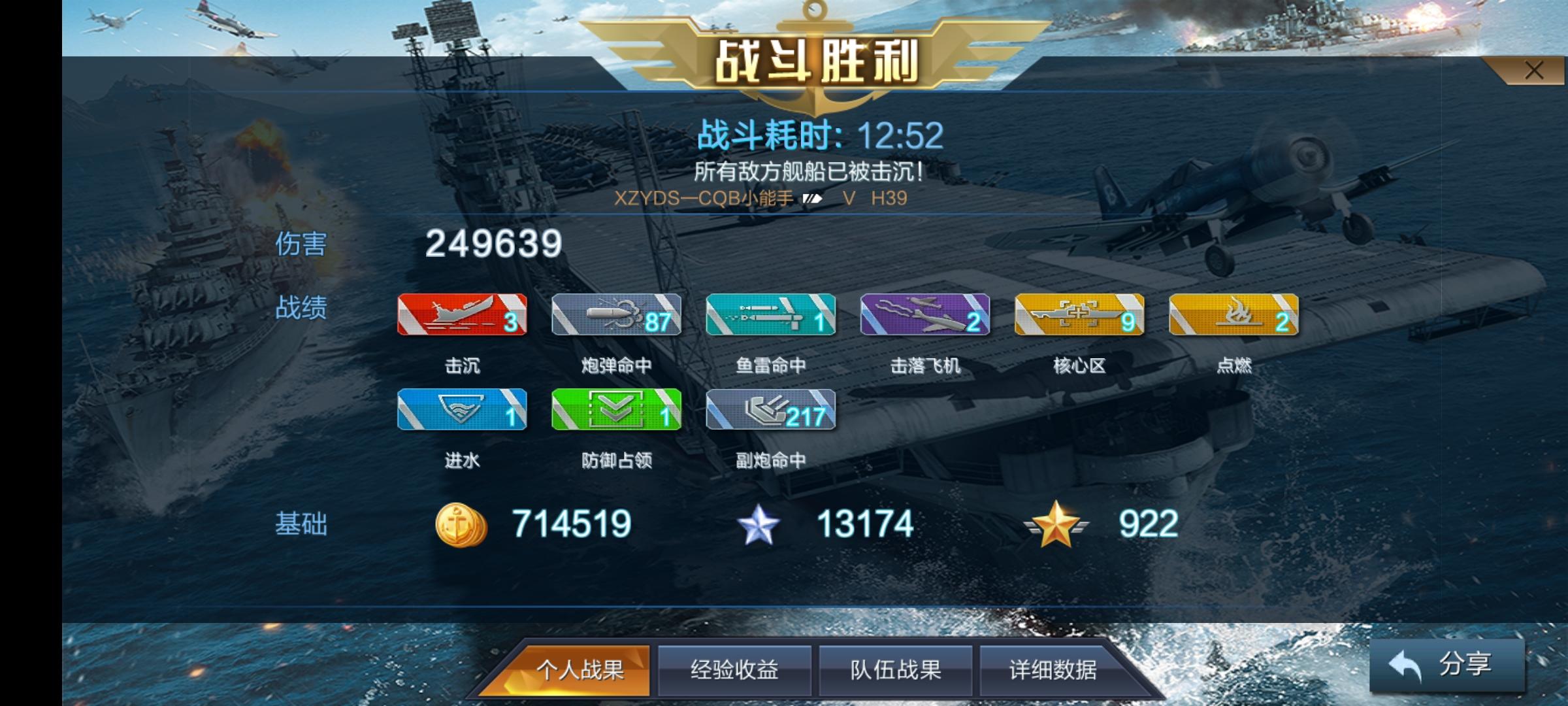Click the 防御占领 defense capture icon

tap(616, 411)
